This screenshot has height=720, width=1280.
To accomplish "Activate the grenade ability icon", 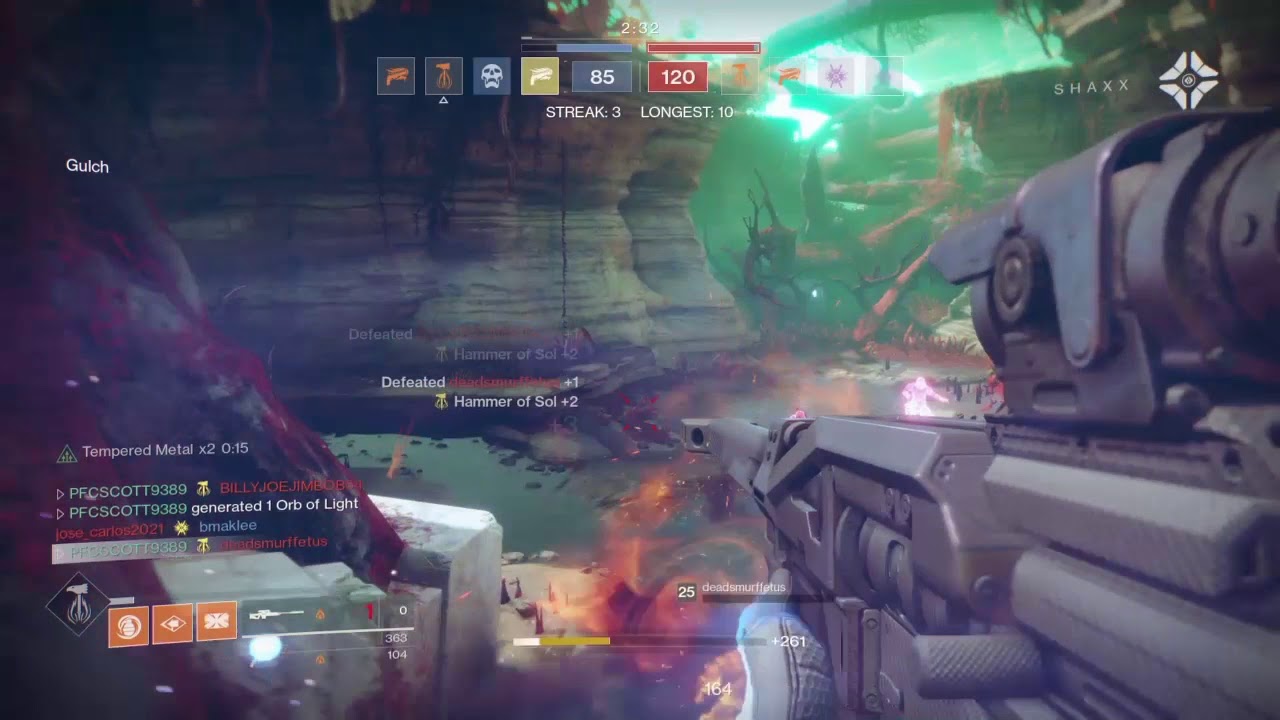I will click(x=129, y=625).
